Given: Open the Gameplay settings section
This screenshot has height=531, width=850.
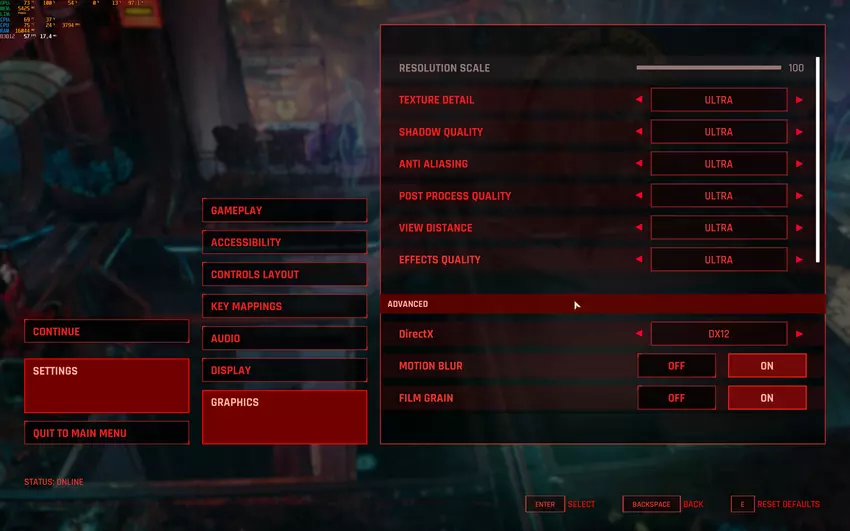Looking at the screenshot, I should (x=284, y=211).
